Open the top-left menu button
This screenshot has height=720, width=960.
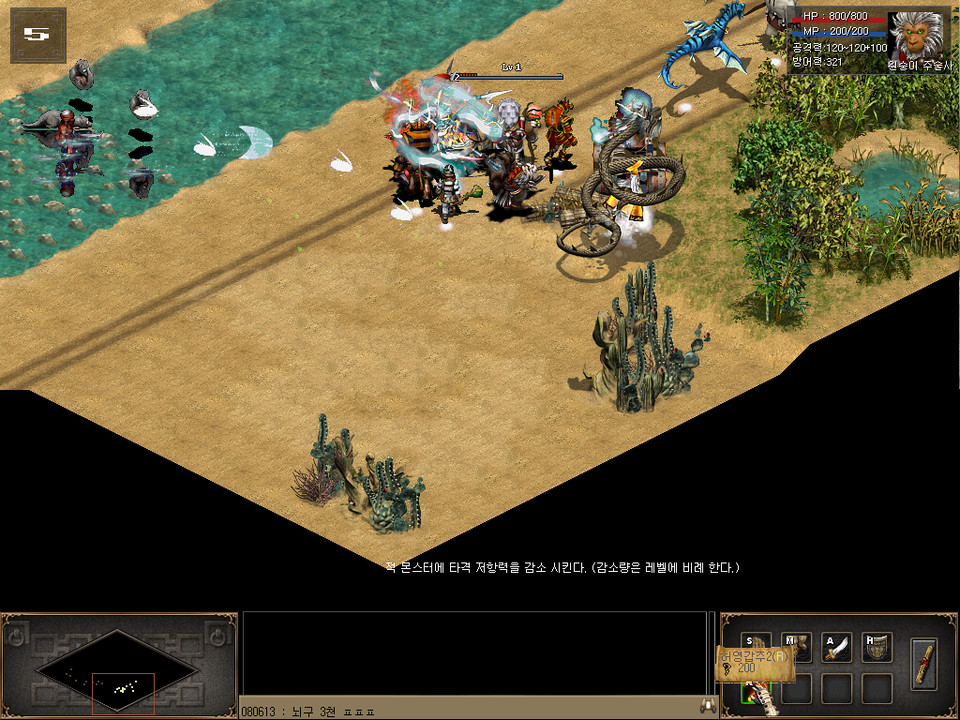pos(37,34)
